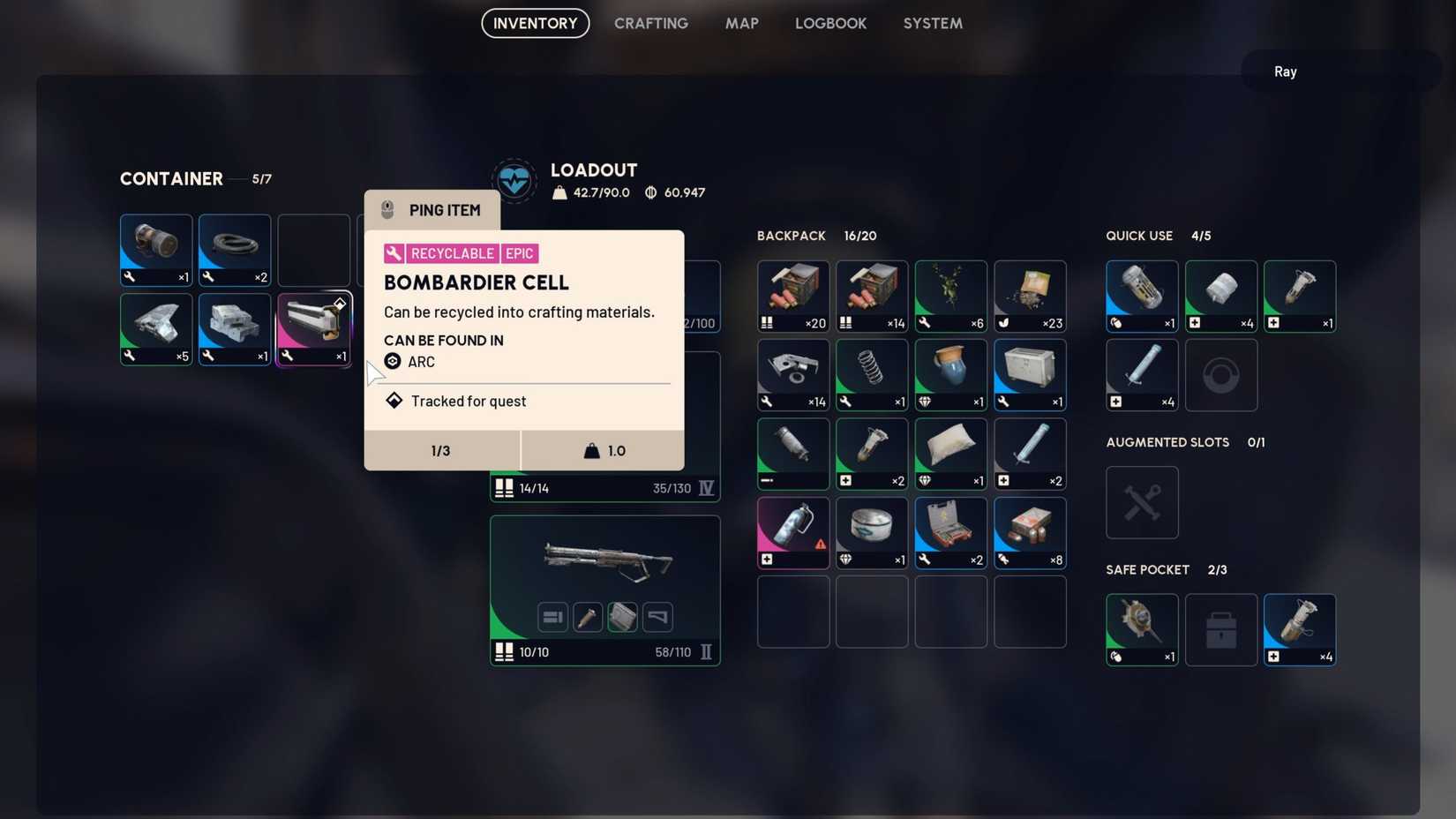Screen dimensions: 1456x819
Task: Open the System tab
Action: point(932,24)
